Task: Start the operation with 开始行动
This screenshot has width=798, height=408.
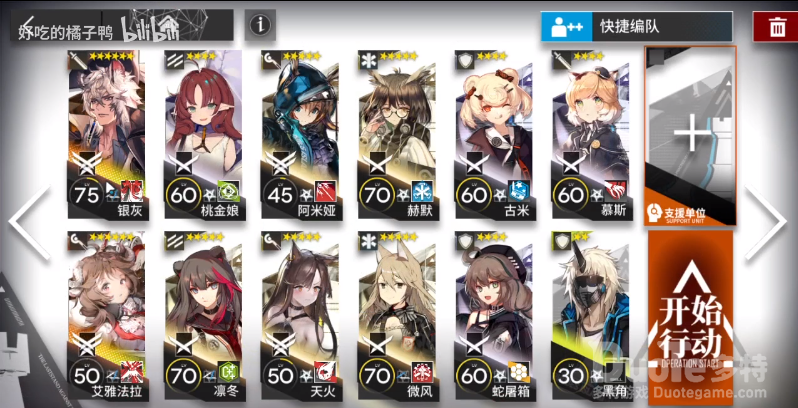Action: click(690, 315)
